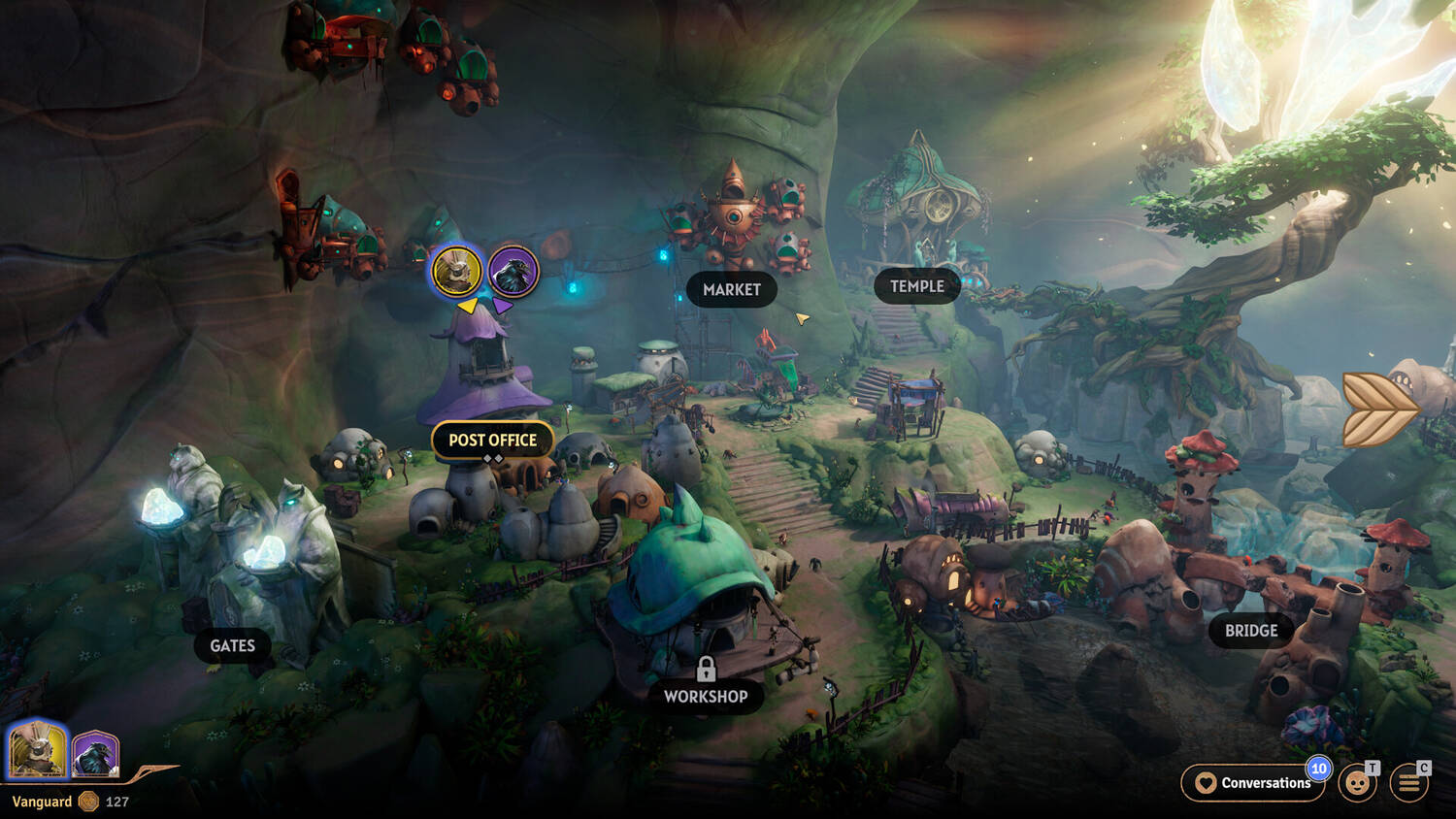Select the Temple map label
Viewport: 1456px width, 819px height.
tap(916, 286)
